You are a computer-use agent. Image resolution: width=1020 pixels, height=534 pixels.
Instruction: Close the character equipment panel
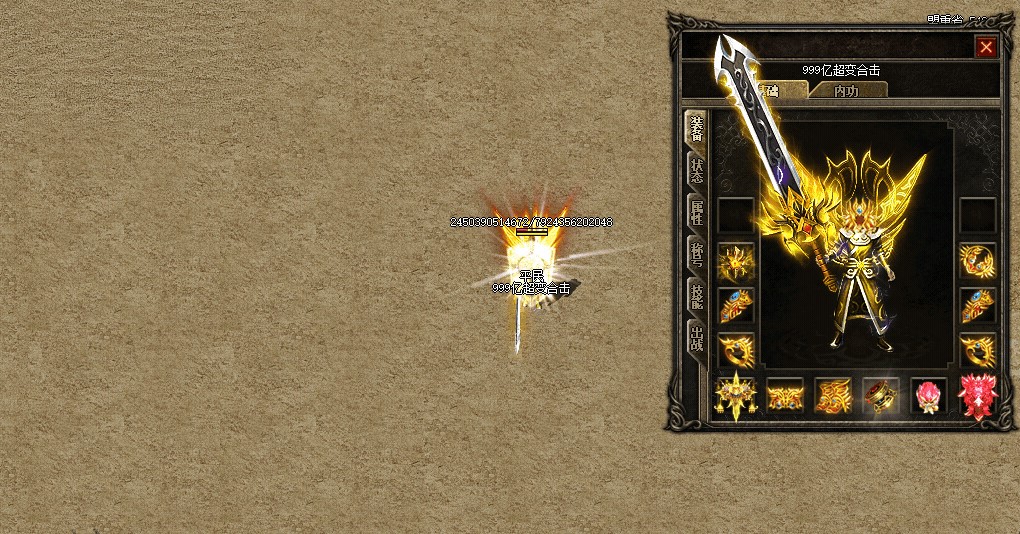tap(986, 47)
